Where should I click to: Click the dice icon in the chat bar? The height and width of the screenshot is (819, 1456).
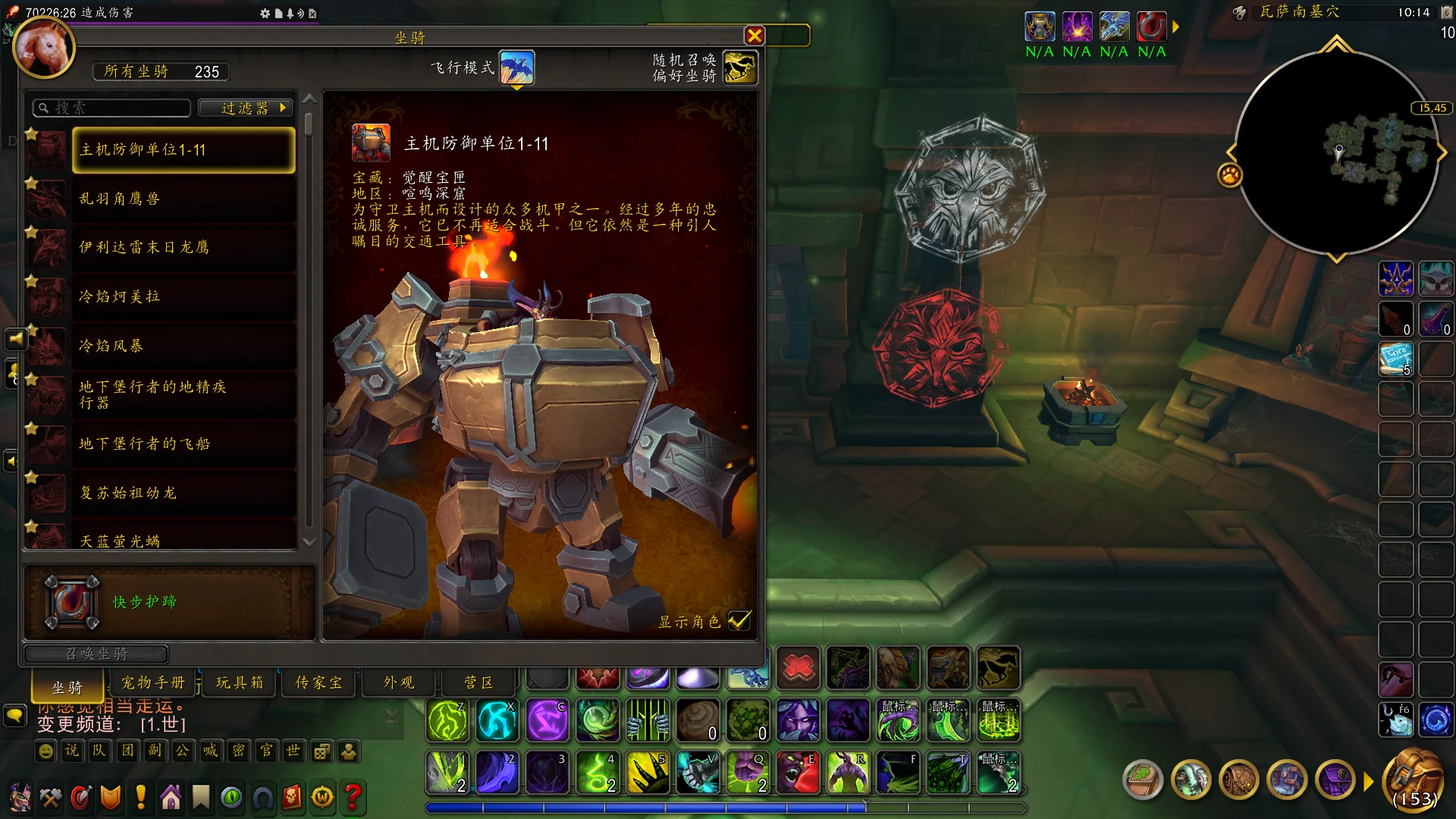(x=321, y=752)
